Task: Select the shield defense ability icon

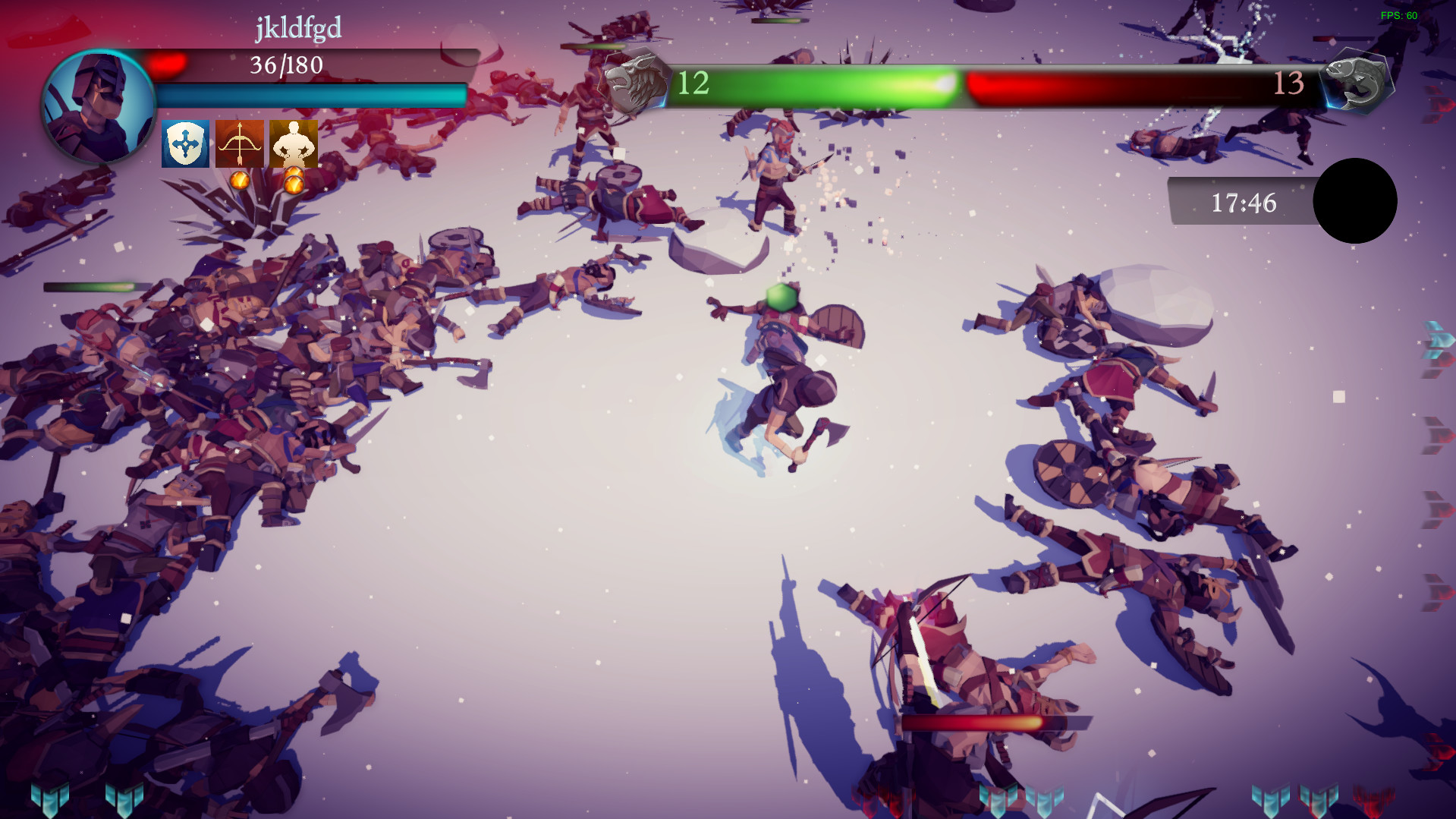Action: pos(184,143)
